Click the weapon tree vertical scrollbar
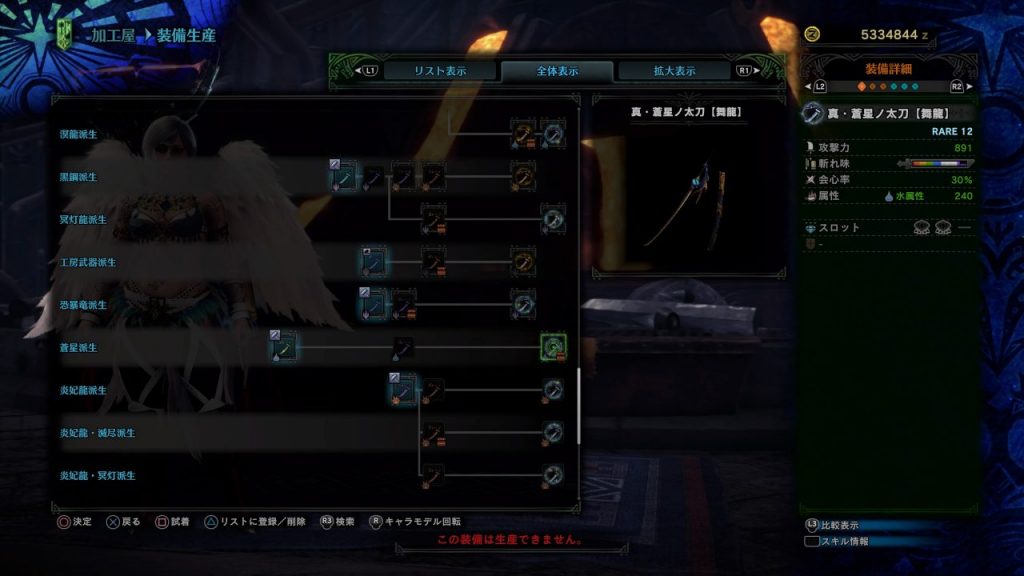Image resolution: width=1024 pixels, height=576 pixels. point(578,407)
